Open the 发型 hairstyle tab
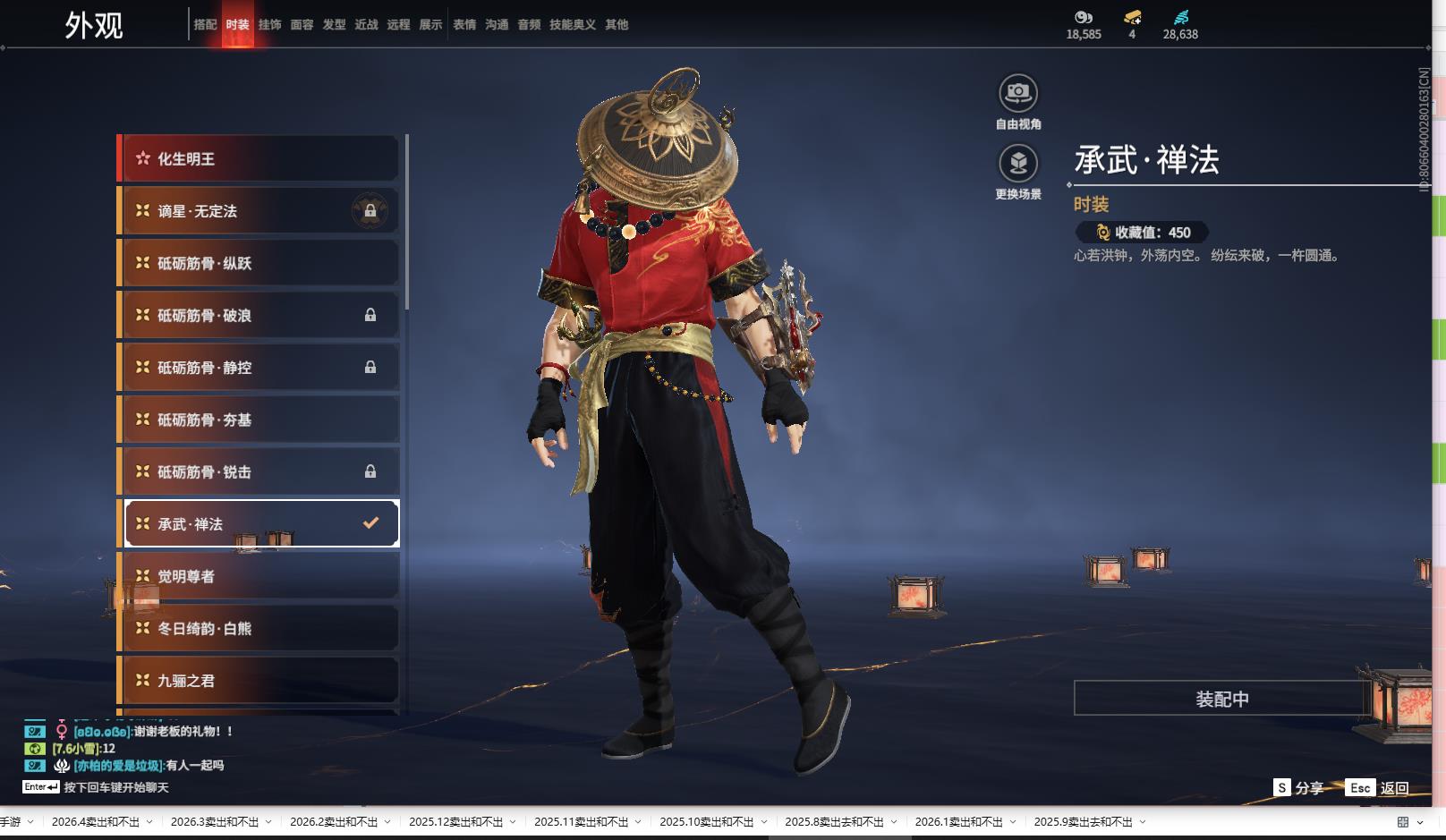This screenshot has height=840, width=1446. coord(334,25)
